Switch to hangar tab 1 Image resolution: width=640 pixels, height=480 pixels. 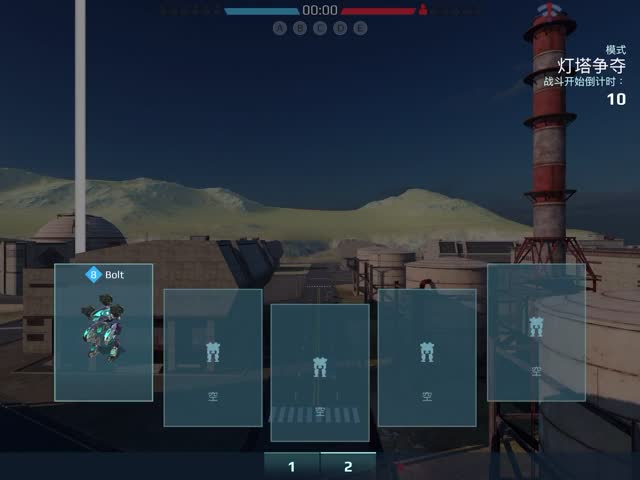tap(291, 466)
